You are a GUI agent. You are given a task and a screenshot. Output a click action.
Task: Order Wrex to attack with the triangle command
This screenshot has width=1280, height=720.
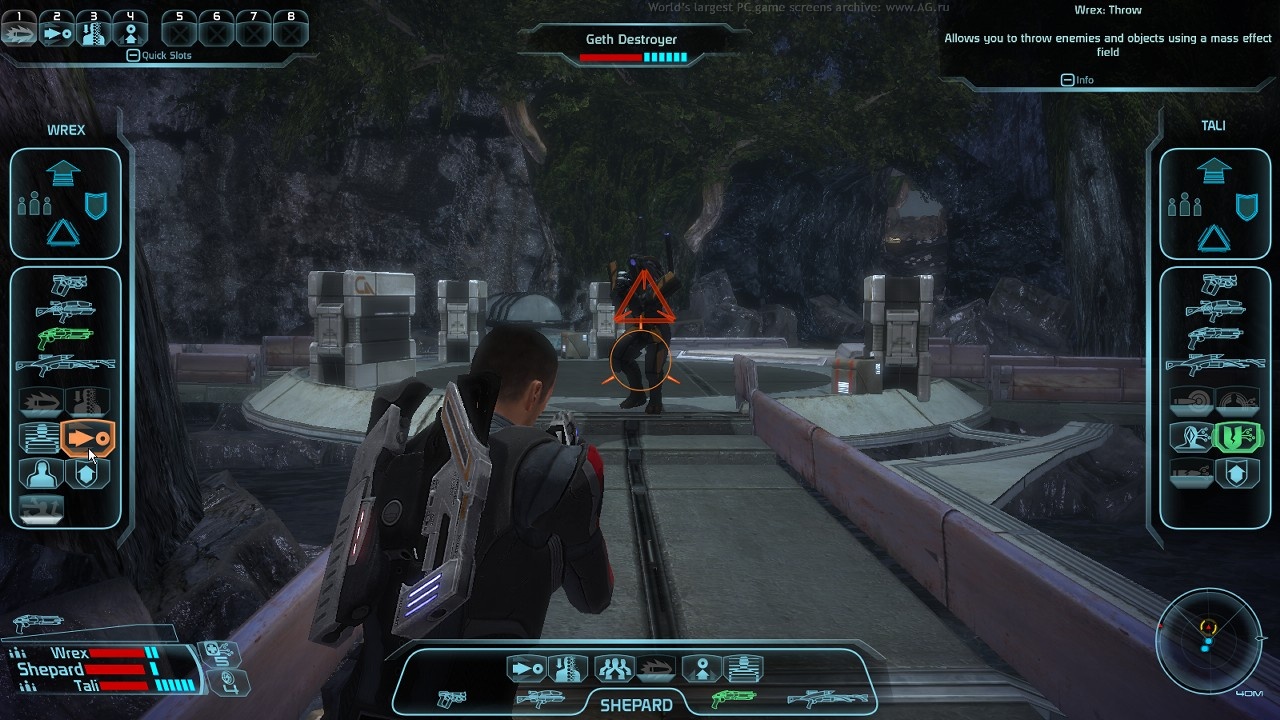pos(64,234)
